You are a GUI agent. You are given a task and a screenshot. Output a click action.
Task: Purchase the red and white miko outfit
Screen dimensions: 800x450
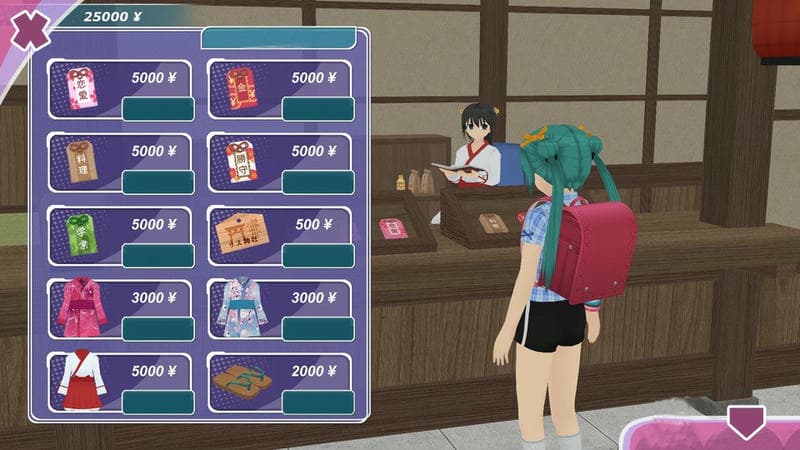pos(158,402)
